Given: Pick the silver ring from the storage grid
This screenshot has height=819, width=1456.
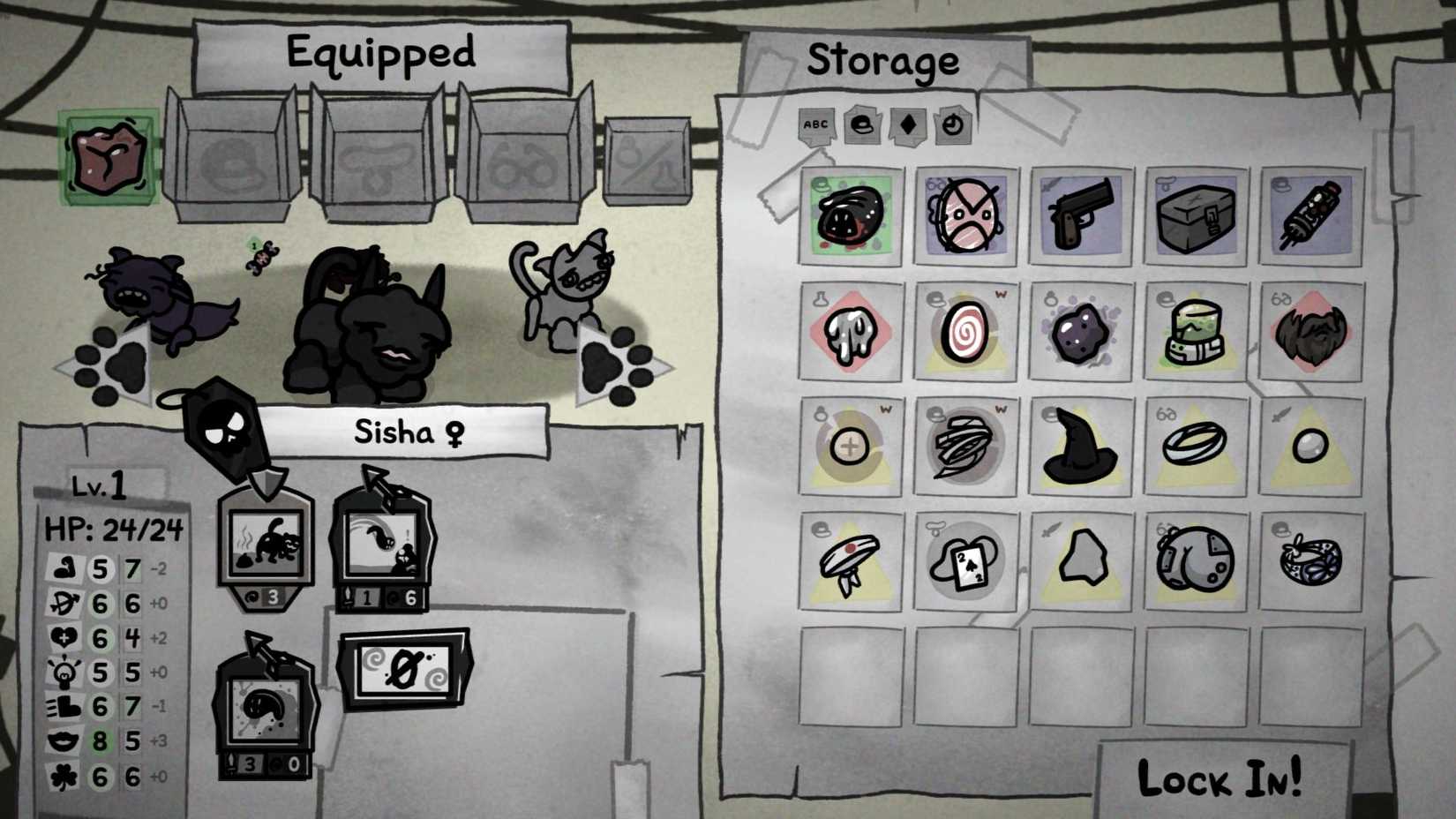Looking at the screenshot, I should 1195,446.
